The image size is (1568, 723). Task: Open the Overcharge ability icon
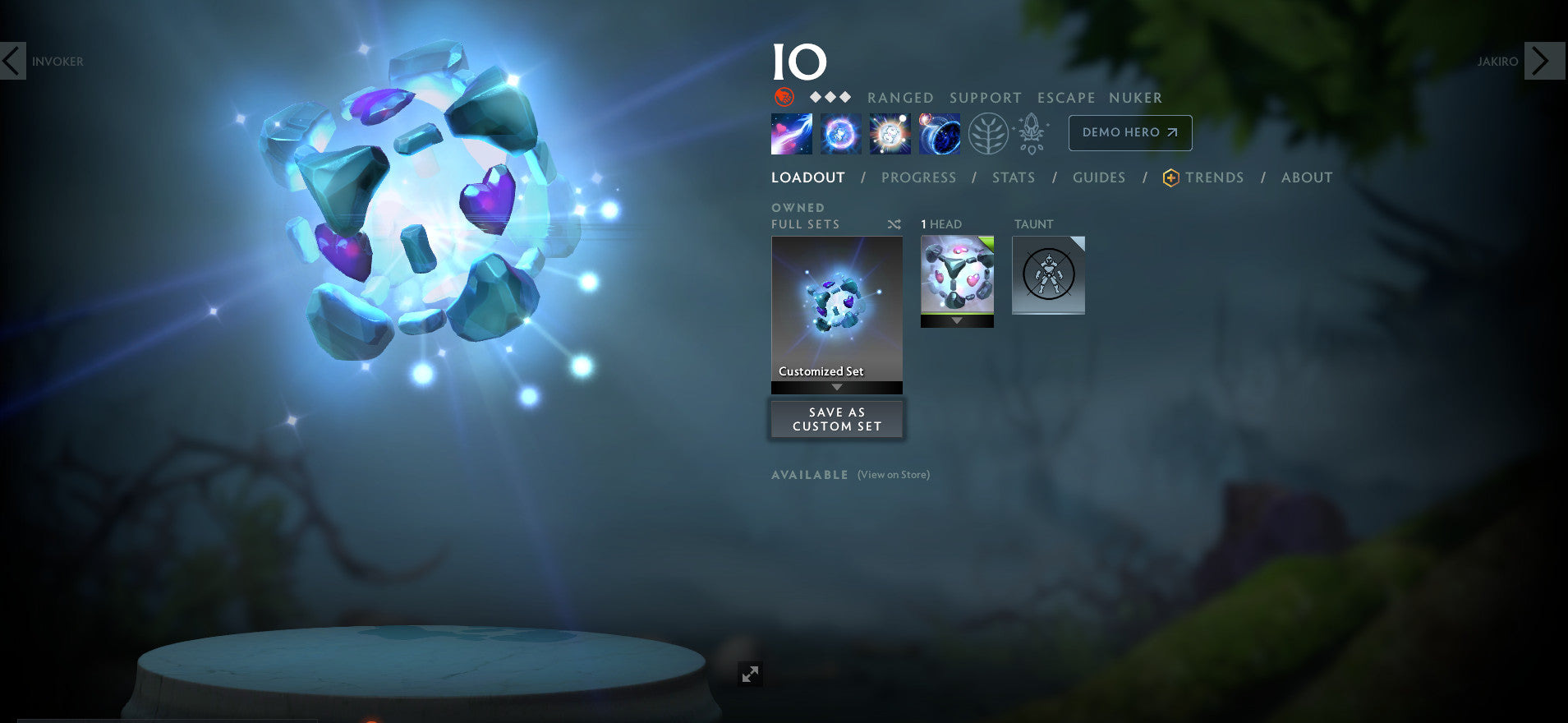890,132
